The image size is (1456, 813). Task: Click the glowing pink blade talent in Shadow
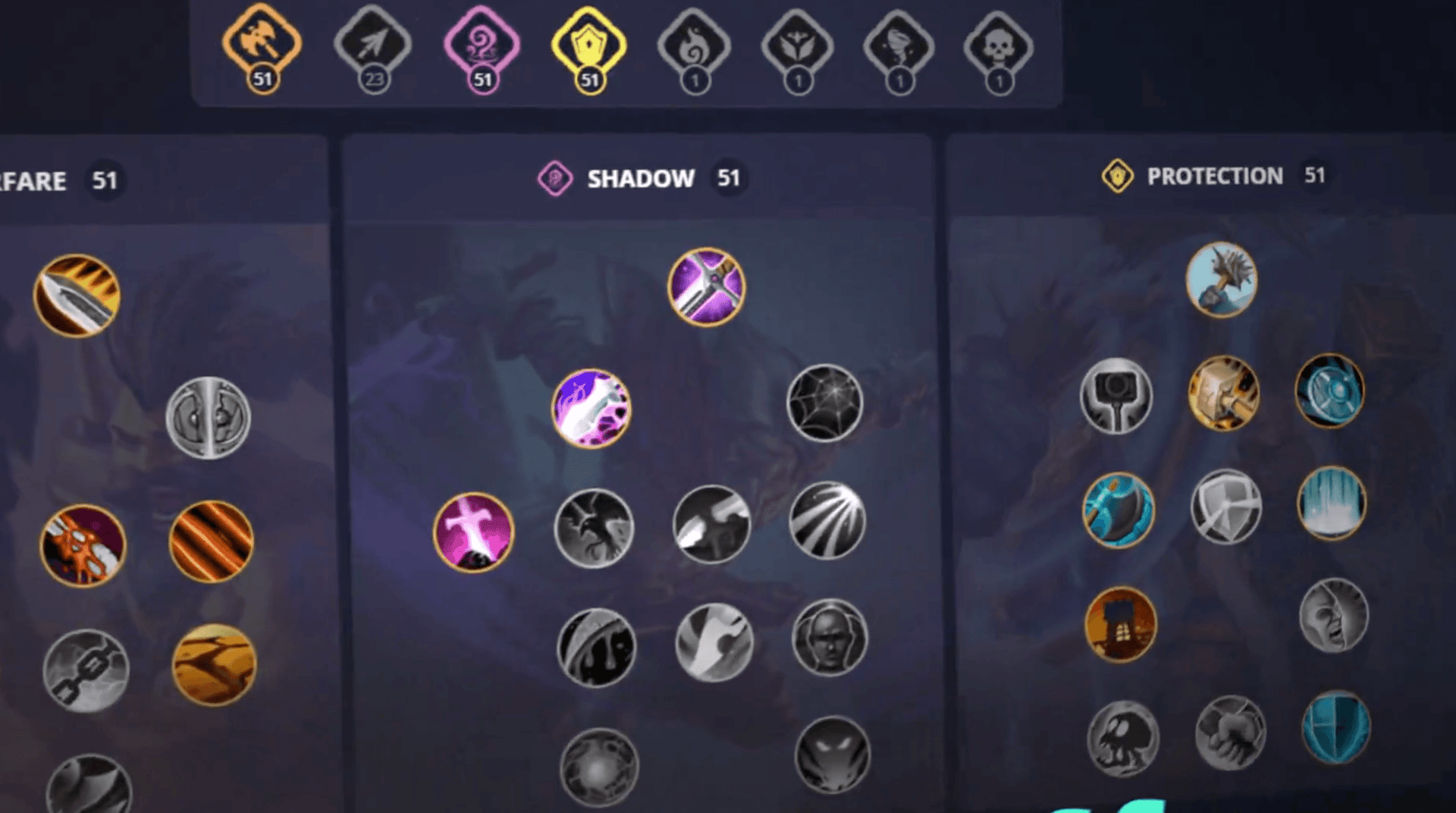click(592, 408)
